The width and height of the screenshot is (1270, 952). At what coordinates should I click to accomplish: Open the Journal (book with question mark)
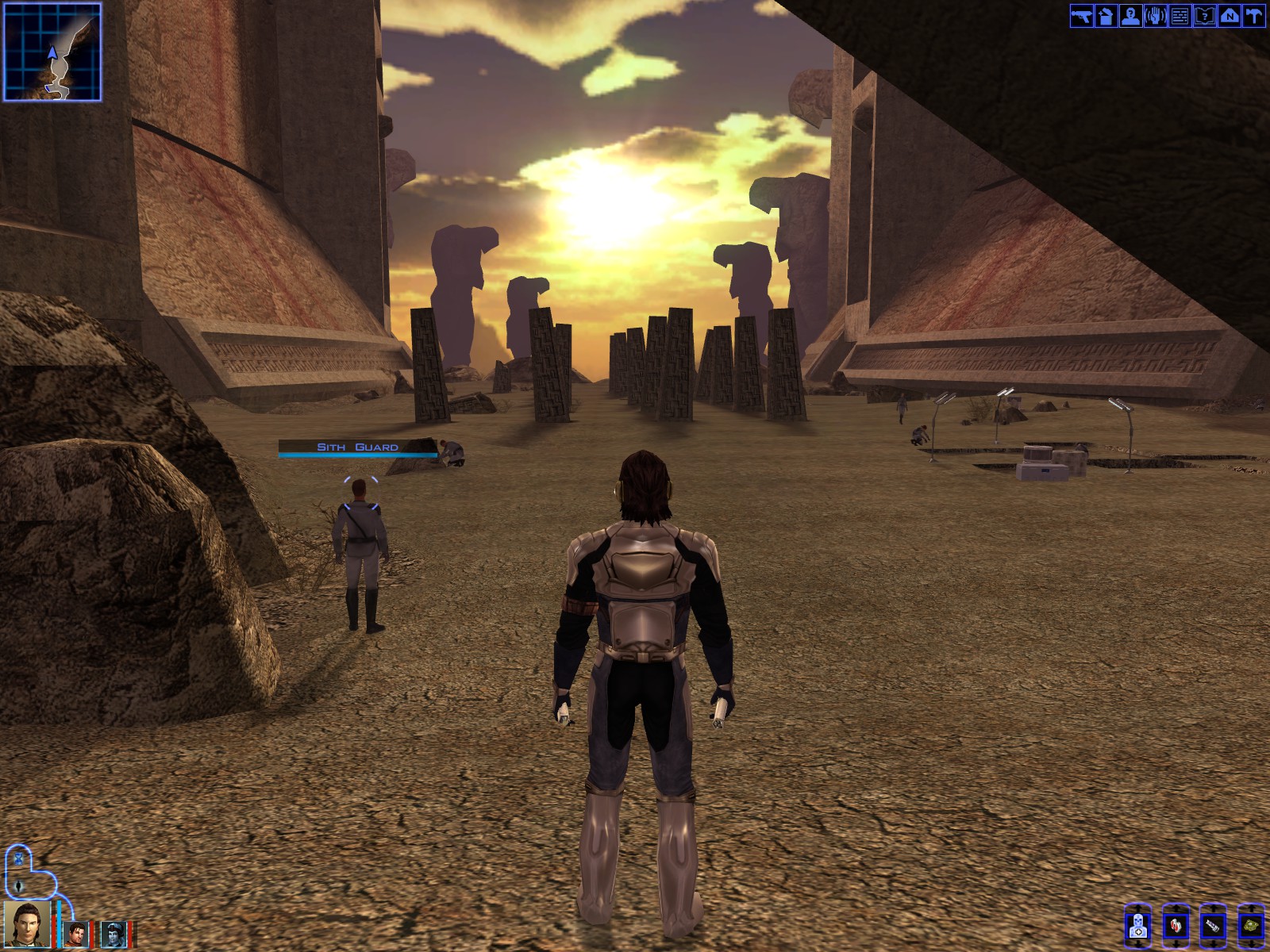1204,15
